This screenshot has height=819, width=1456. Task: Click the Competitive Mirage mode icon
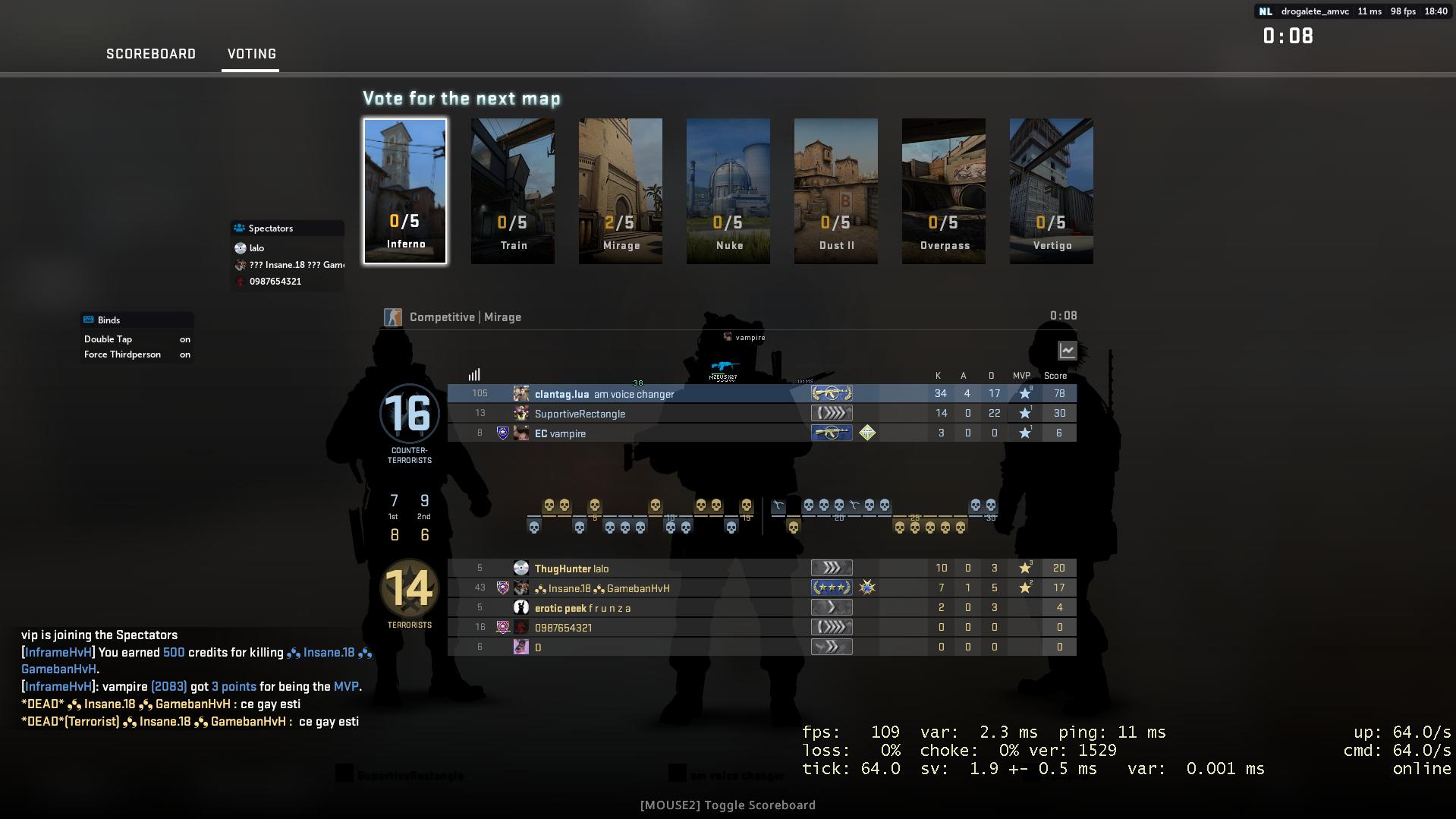click(x=394, y=317)
